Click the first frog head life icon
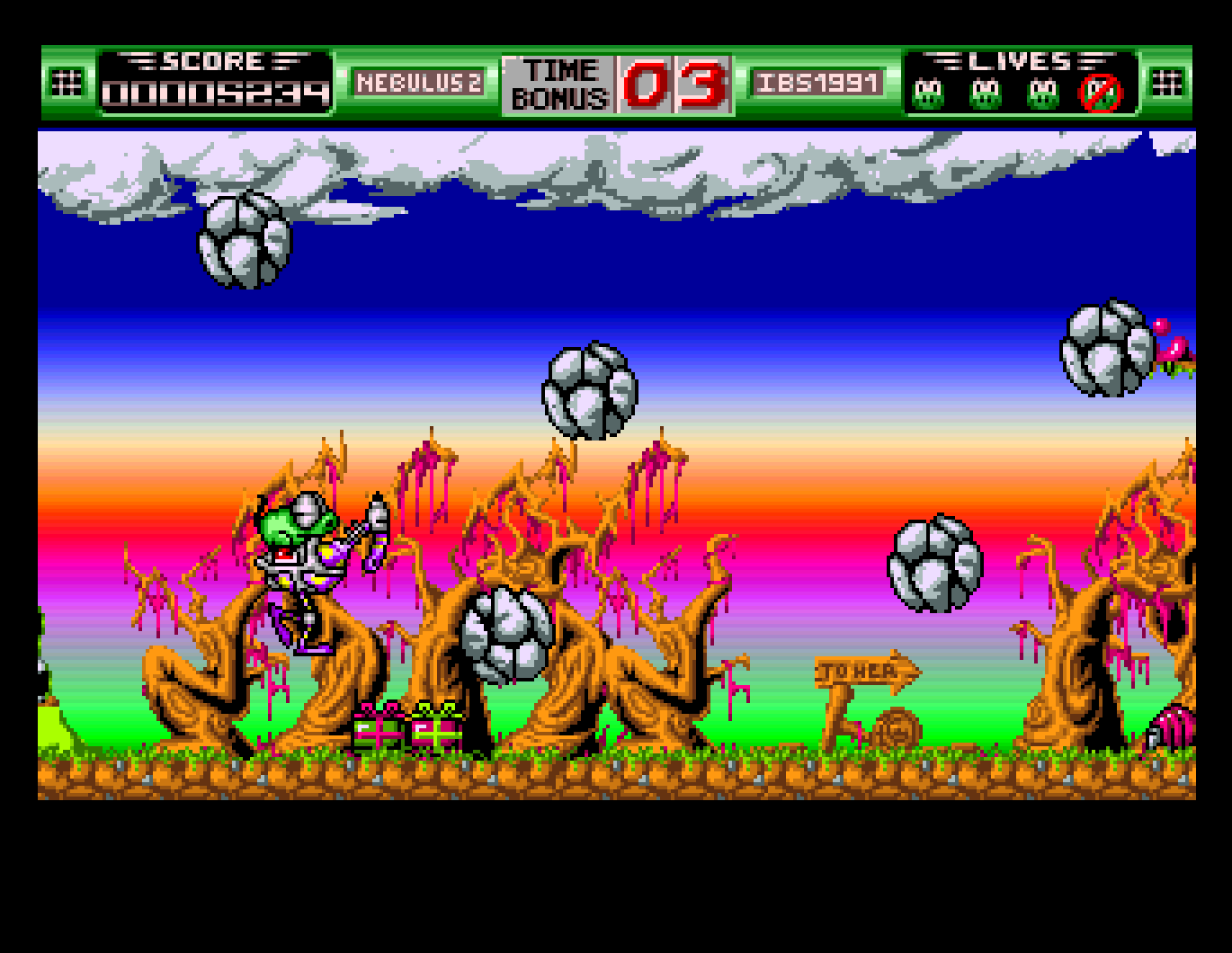The width and height of the screenshot is (1232, 953). click(926, 90)
